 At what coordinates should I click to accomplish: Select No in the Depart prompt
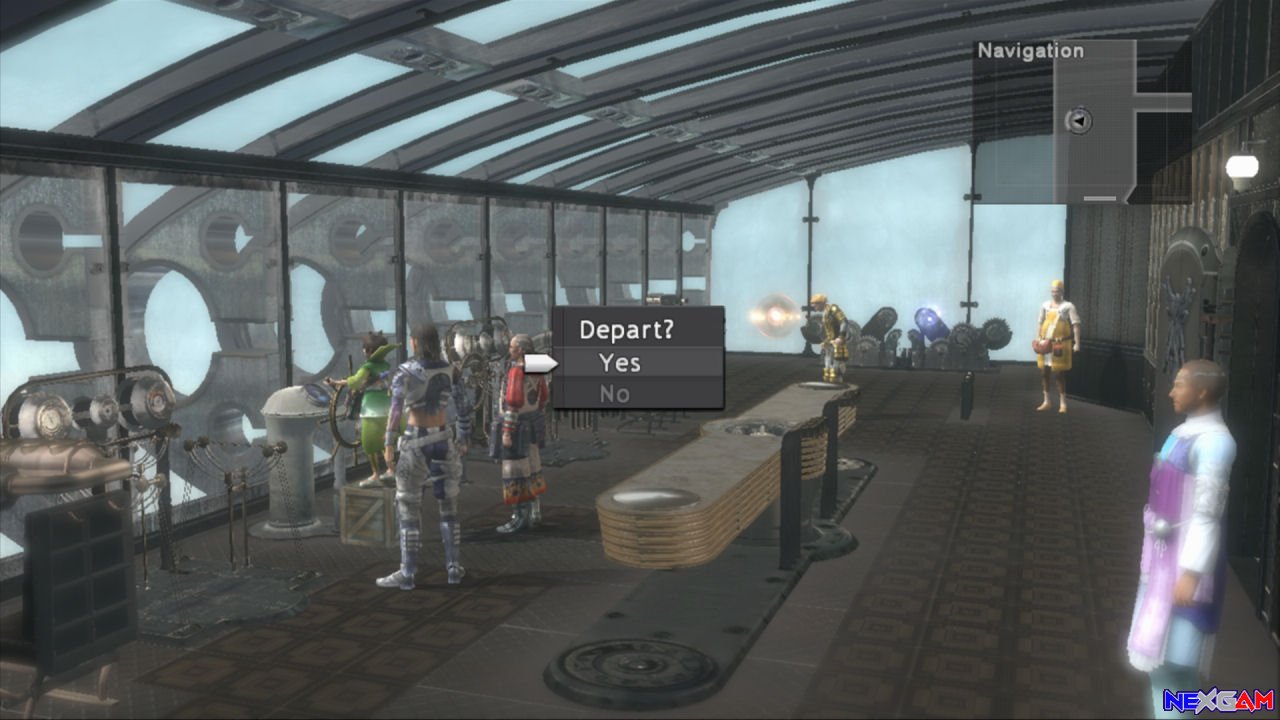(616, 393)
